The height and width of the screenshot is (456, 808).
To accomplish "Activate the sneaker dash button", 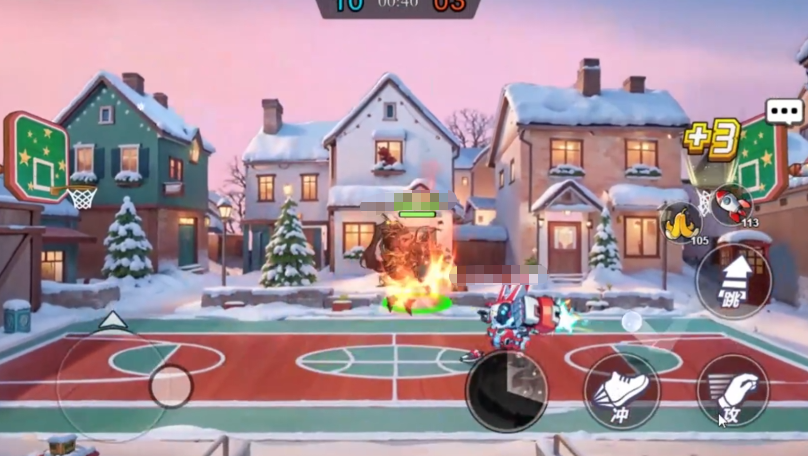I will click(x=621, y=392).
